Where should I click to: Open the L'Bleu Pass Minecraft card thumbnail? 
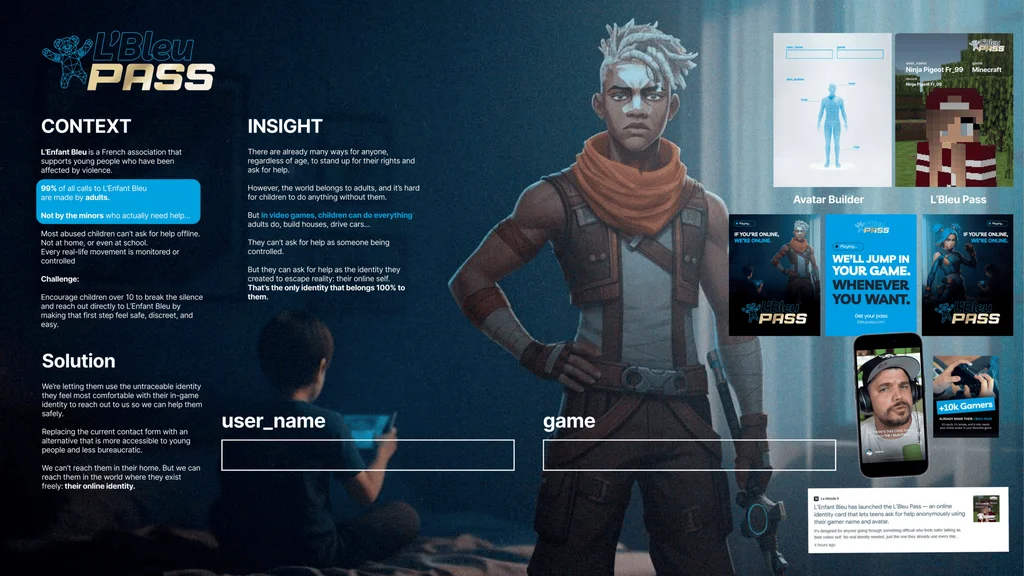pos(957,110)
